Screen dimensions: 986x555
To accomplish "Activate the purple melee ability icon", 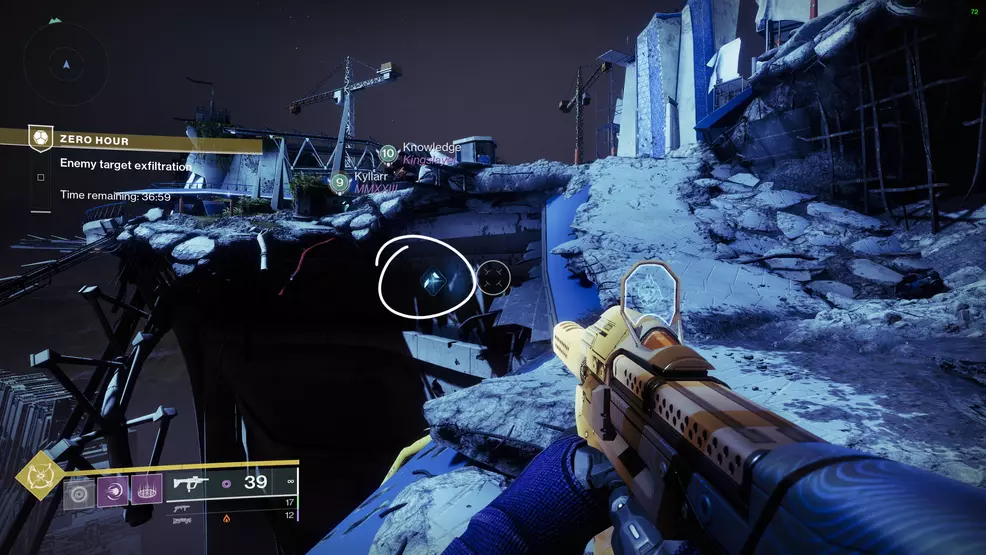I will (112, 491).
